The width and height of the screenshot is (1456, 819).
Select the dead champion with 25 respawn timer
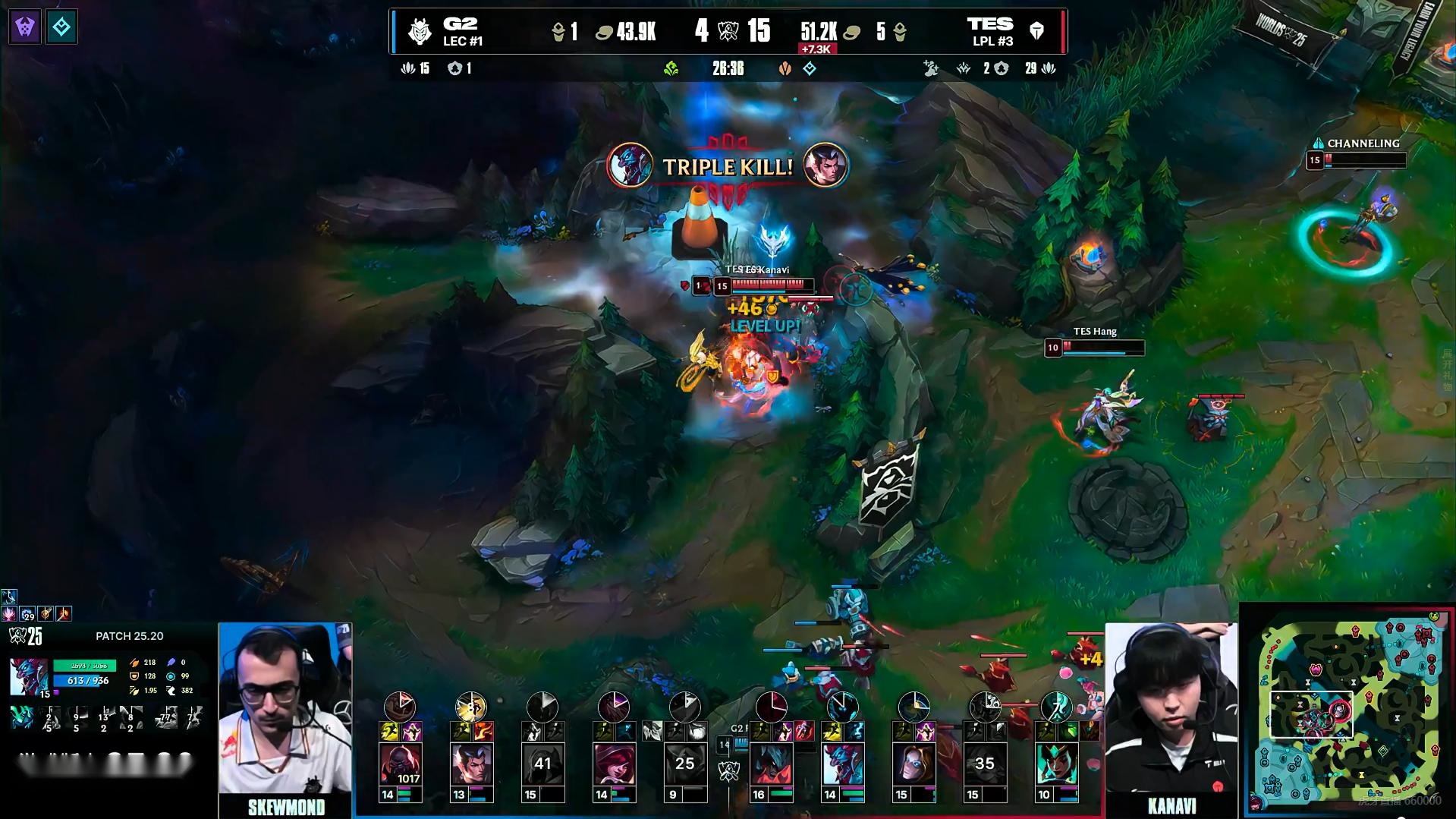click(685, 764)
